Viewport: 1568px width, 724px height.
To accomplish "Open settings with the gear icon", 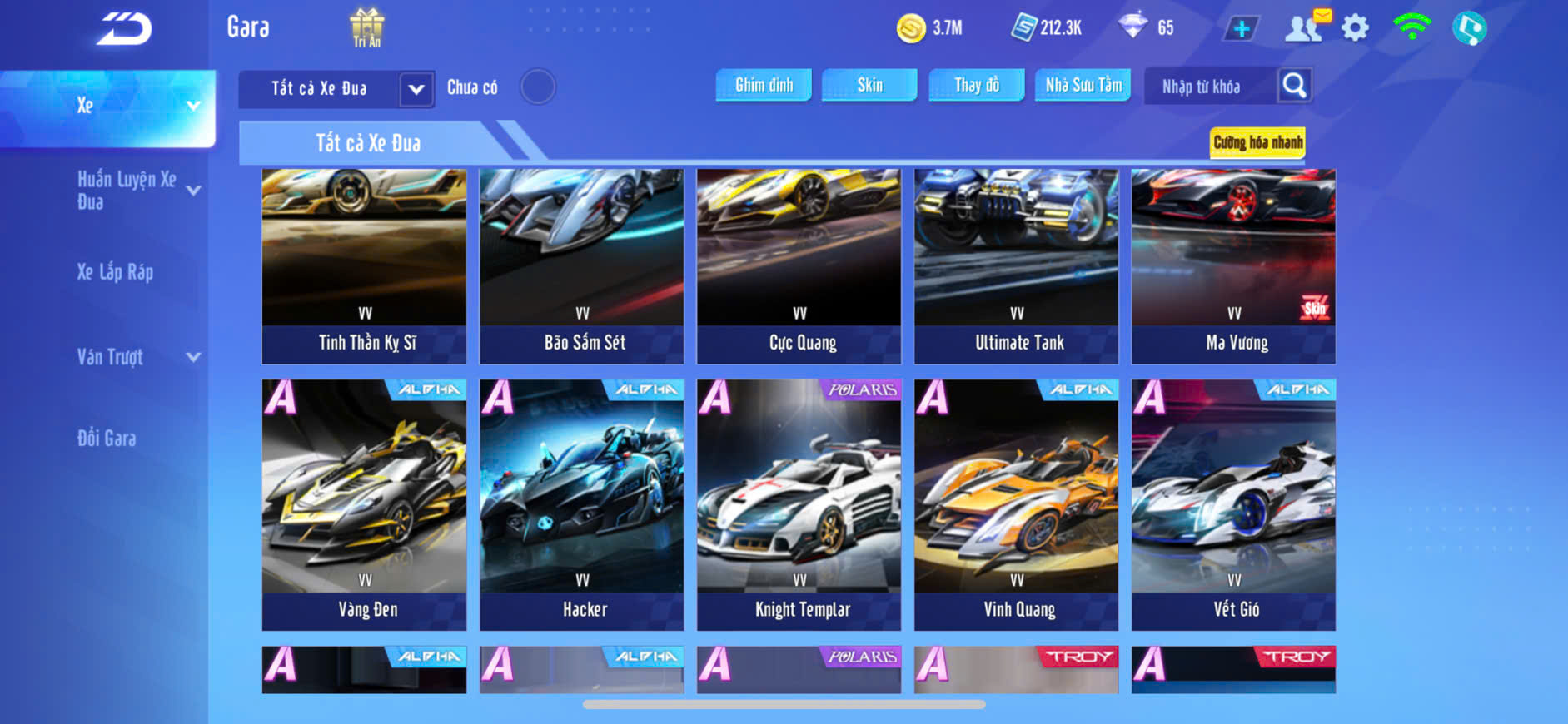I will click(1355, 28).
